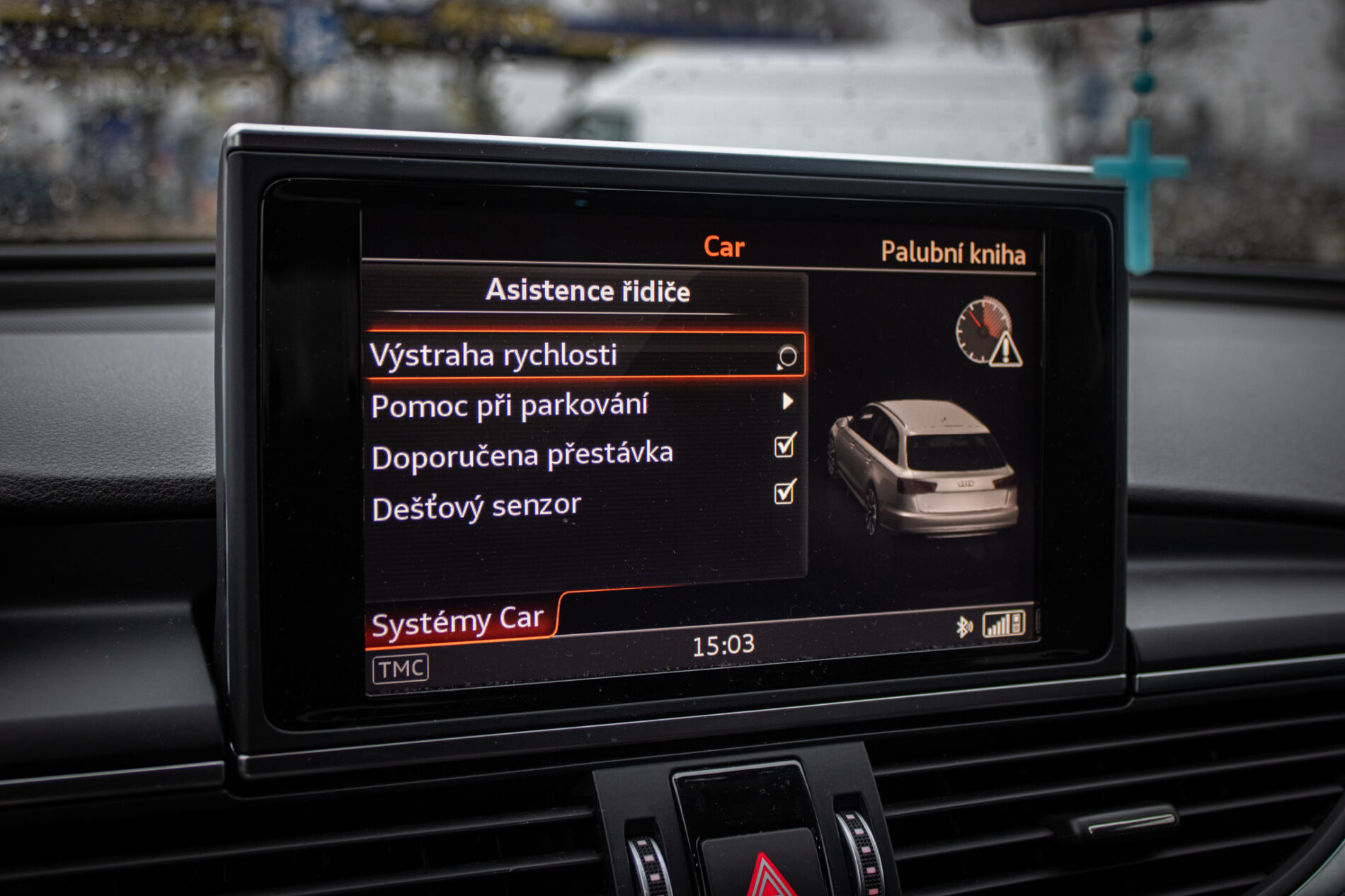
Task: Click the speed warning gauge icon
Action: 988,333
